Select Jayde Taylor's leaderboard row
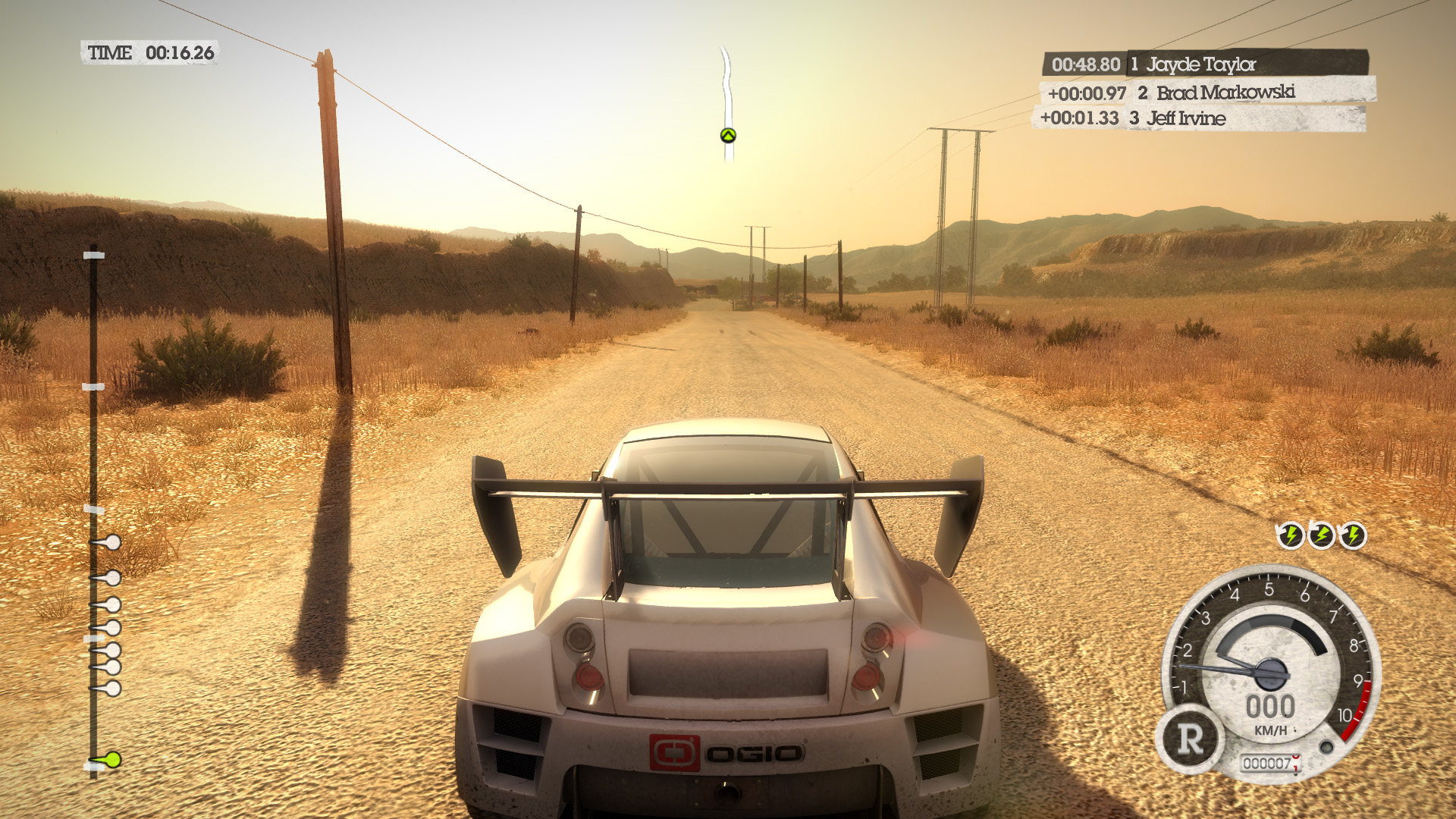This screenshot has height=819, width=1456. (1206, 64)
